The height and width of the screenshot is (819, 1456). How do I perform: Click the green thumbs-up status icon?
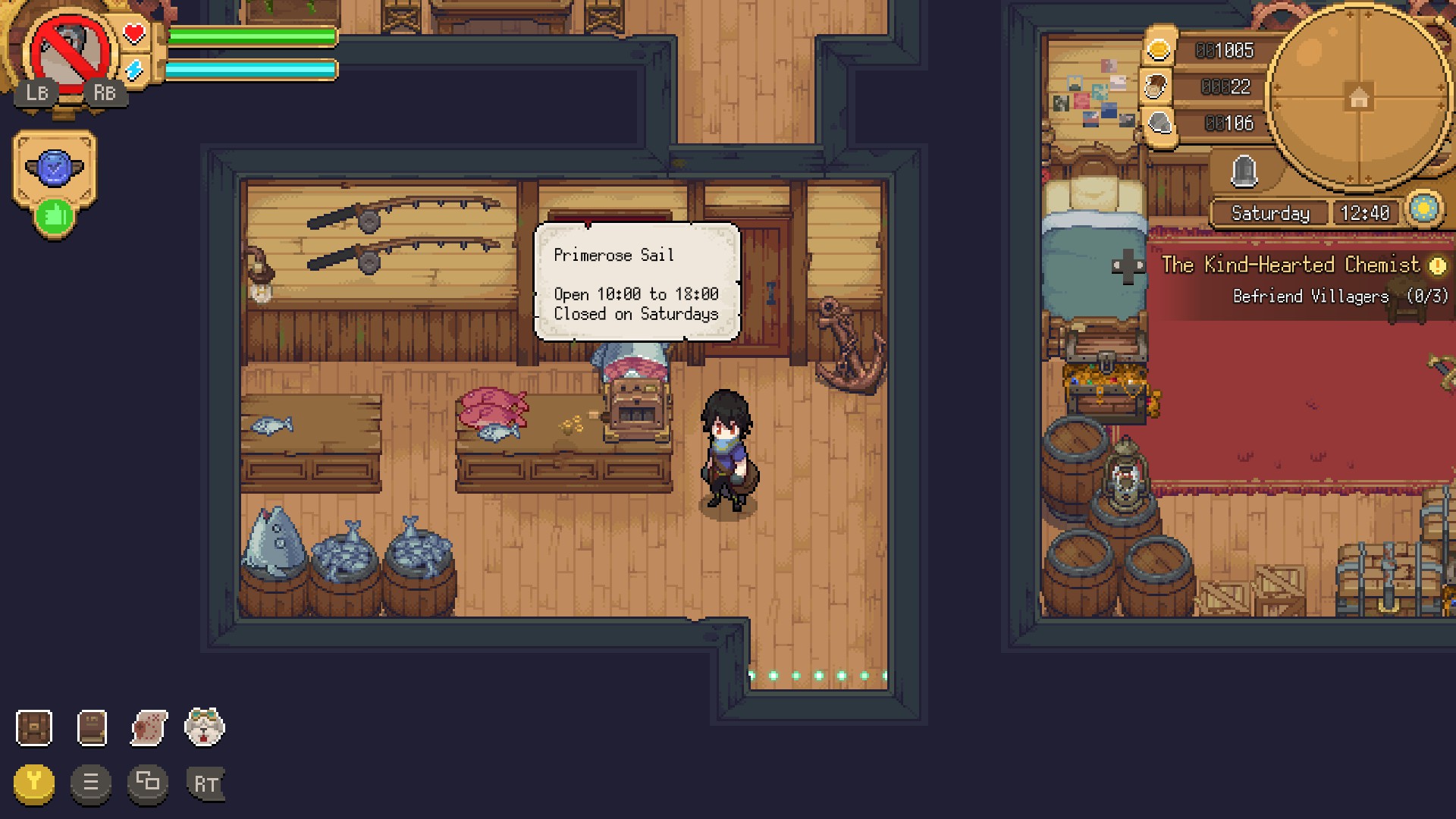coord(55,217)
